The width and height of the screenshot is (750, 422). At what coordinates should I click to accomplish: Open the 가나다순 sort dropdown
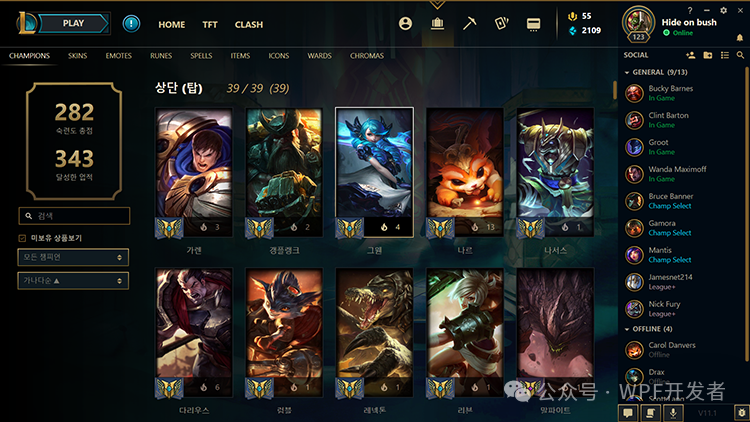point(74,281)
